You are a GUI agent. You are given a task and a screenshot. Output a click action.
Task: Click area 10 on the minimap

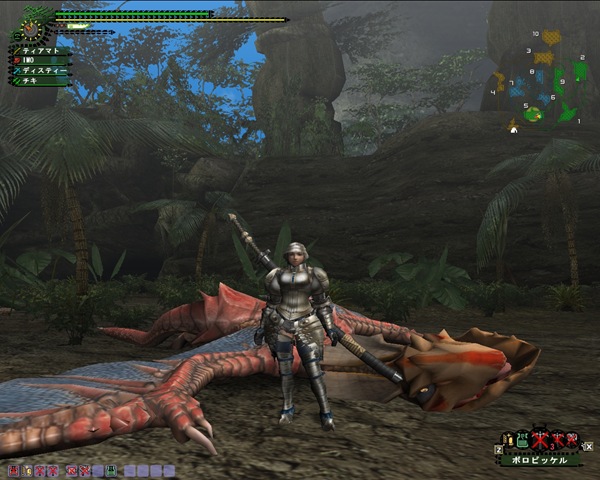[551, 39]
